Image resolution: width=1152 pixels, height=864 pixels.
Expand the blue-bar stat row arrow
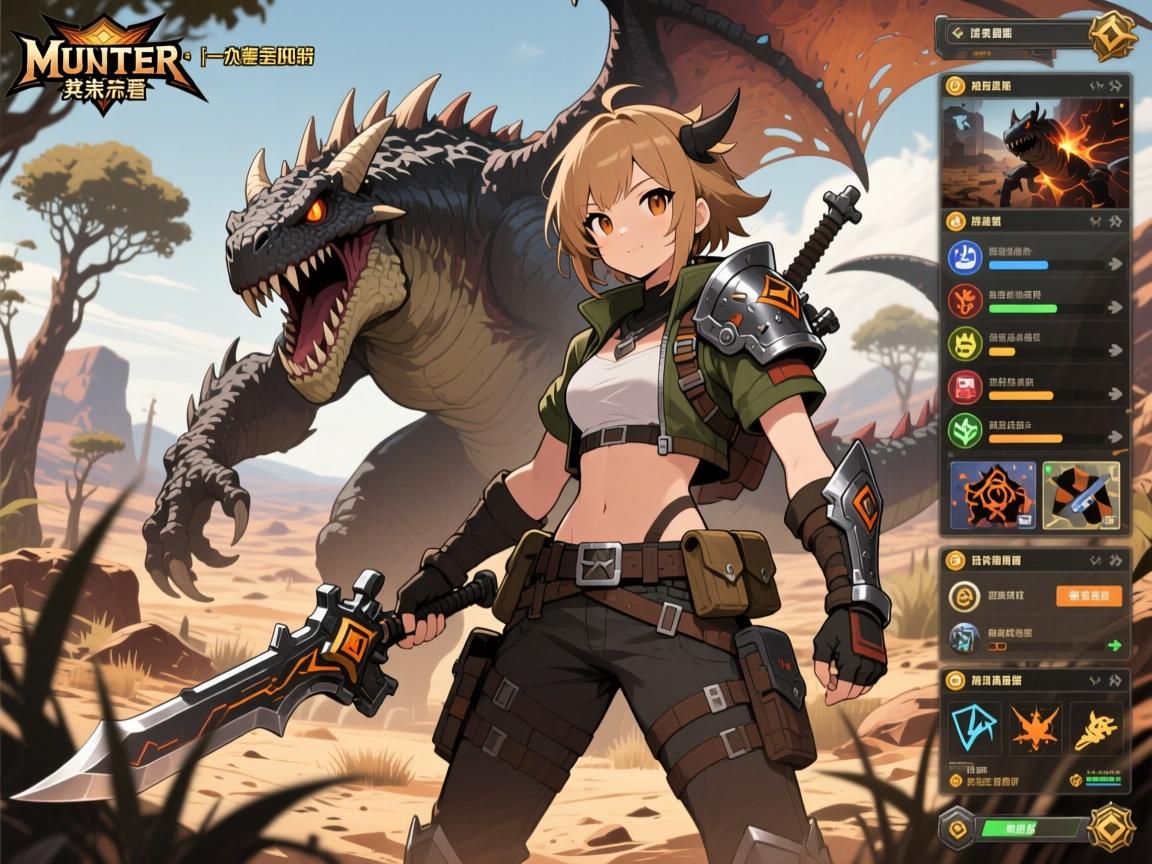tap(1113, 265)
